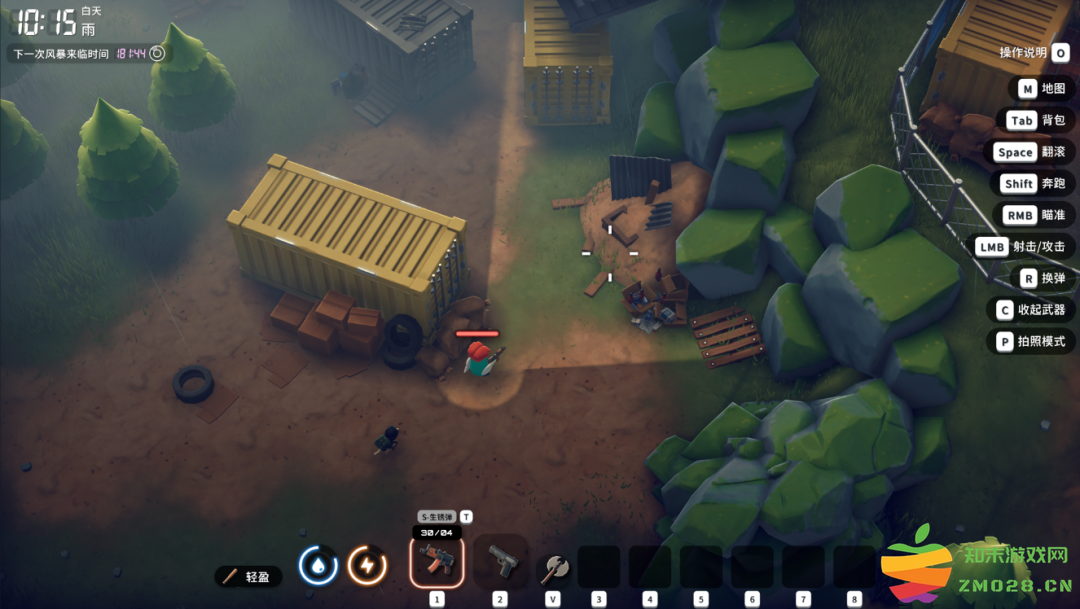Switch to the pistol weapon slot
This screenshot has width=1080, height=609.
pyautogui.click(x=500, y=562)
